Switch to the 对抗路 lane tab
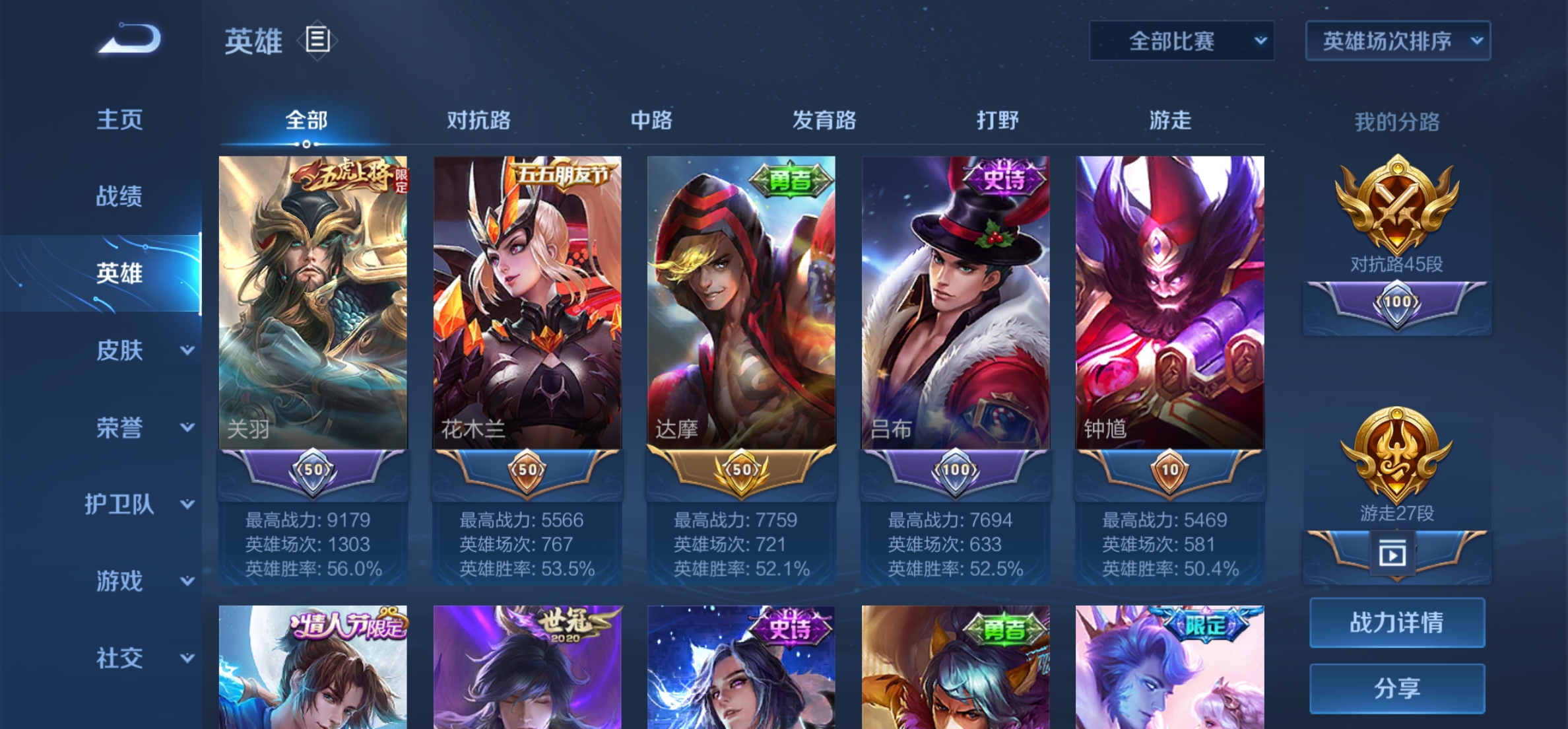 coord(478,120)
